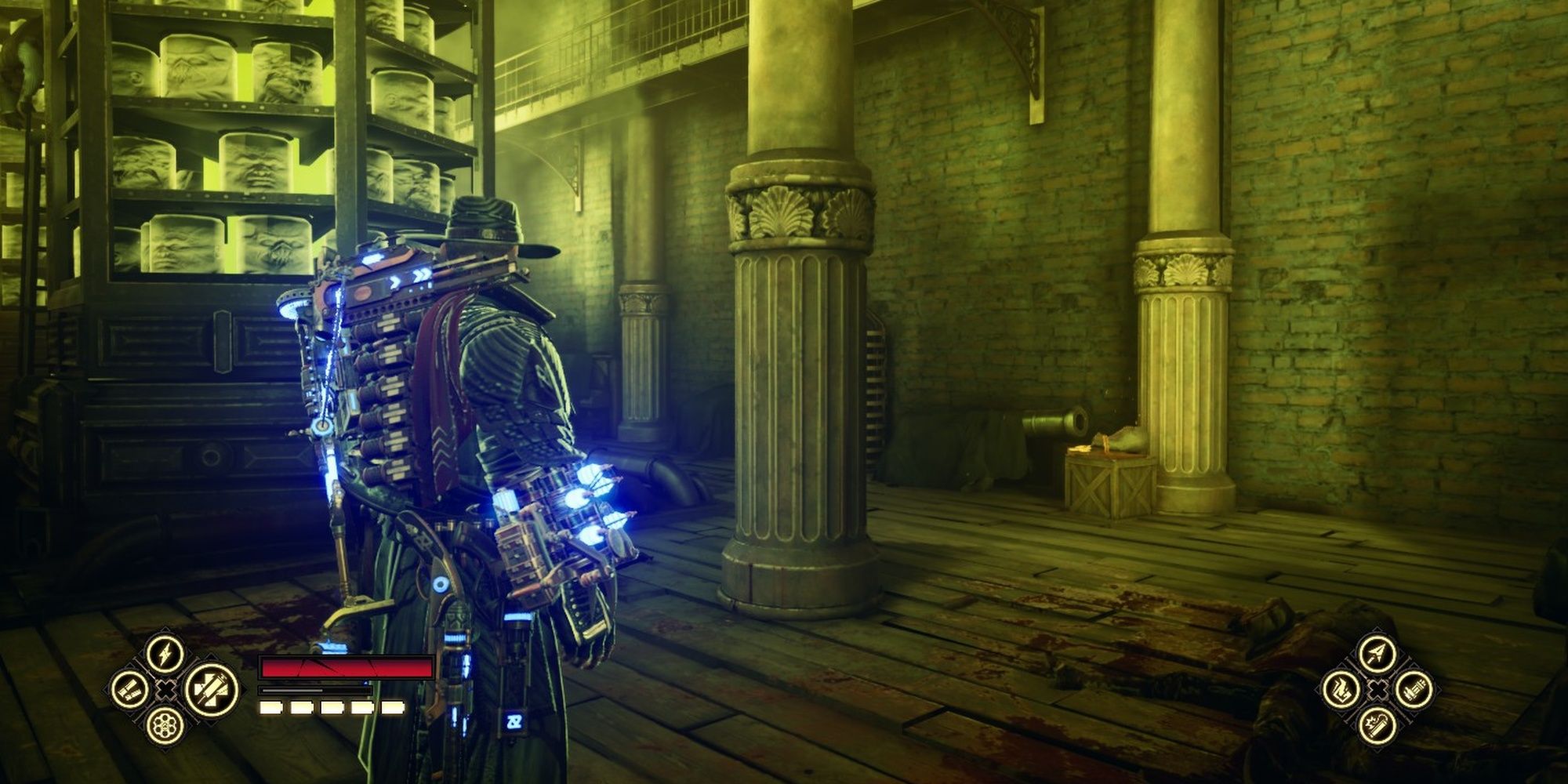Select the crossbow bolt weapon icon
This screenshot has width=1568, height=784.
click(x=1377, y=653)
